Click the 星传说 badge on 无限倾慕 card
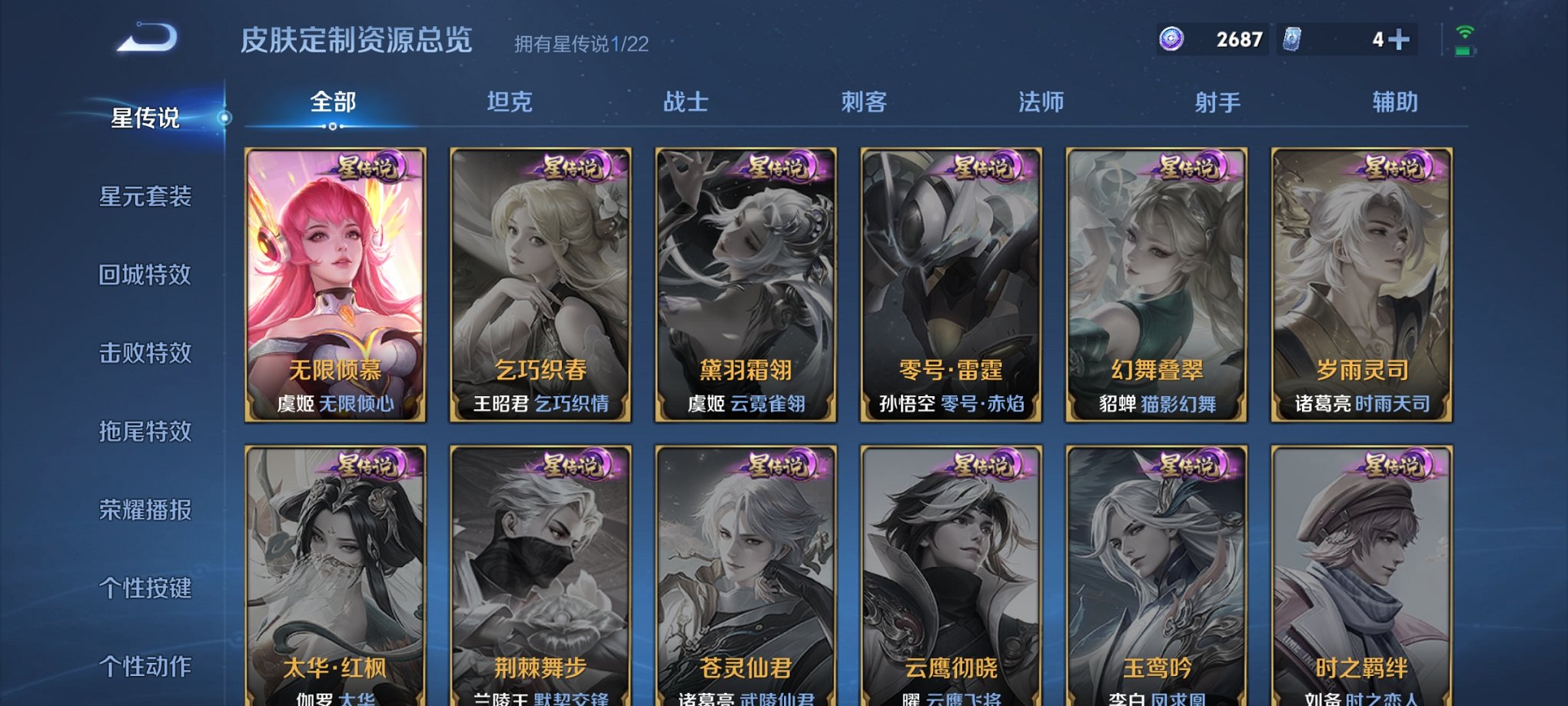Viewport: 1568px width, 706px height. click(367, 165)
